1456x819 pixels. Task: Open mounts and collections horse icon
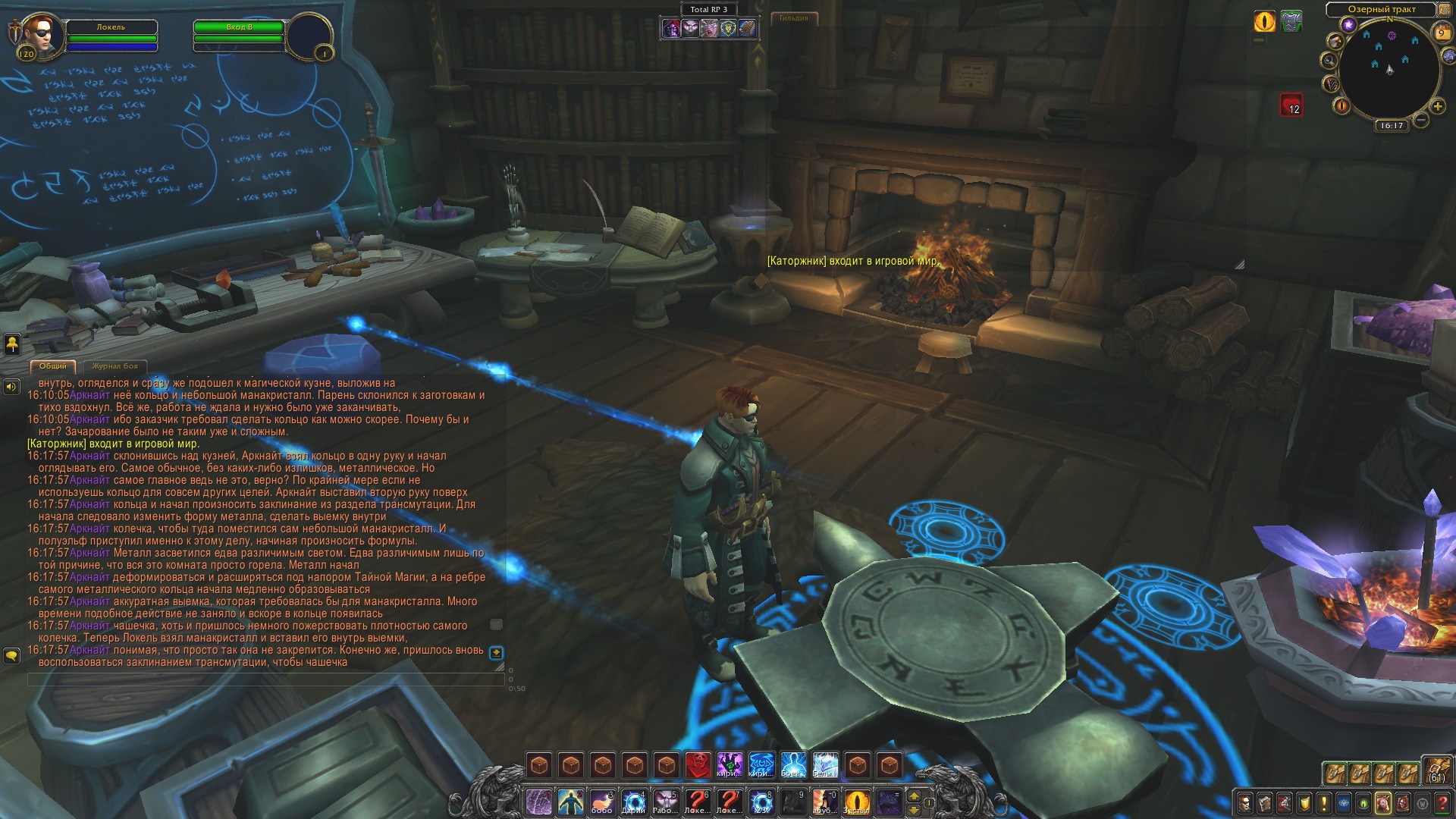pyautogui.click(x=1382, y=803)
